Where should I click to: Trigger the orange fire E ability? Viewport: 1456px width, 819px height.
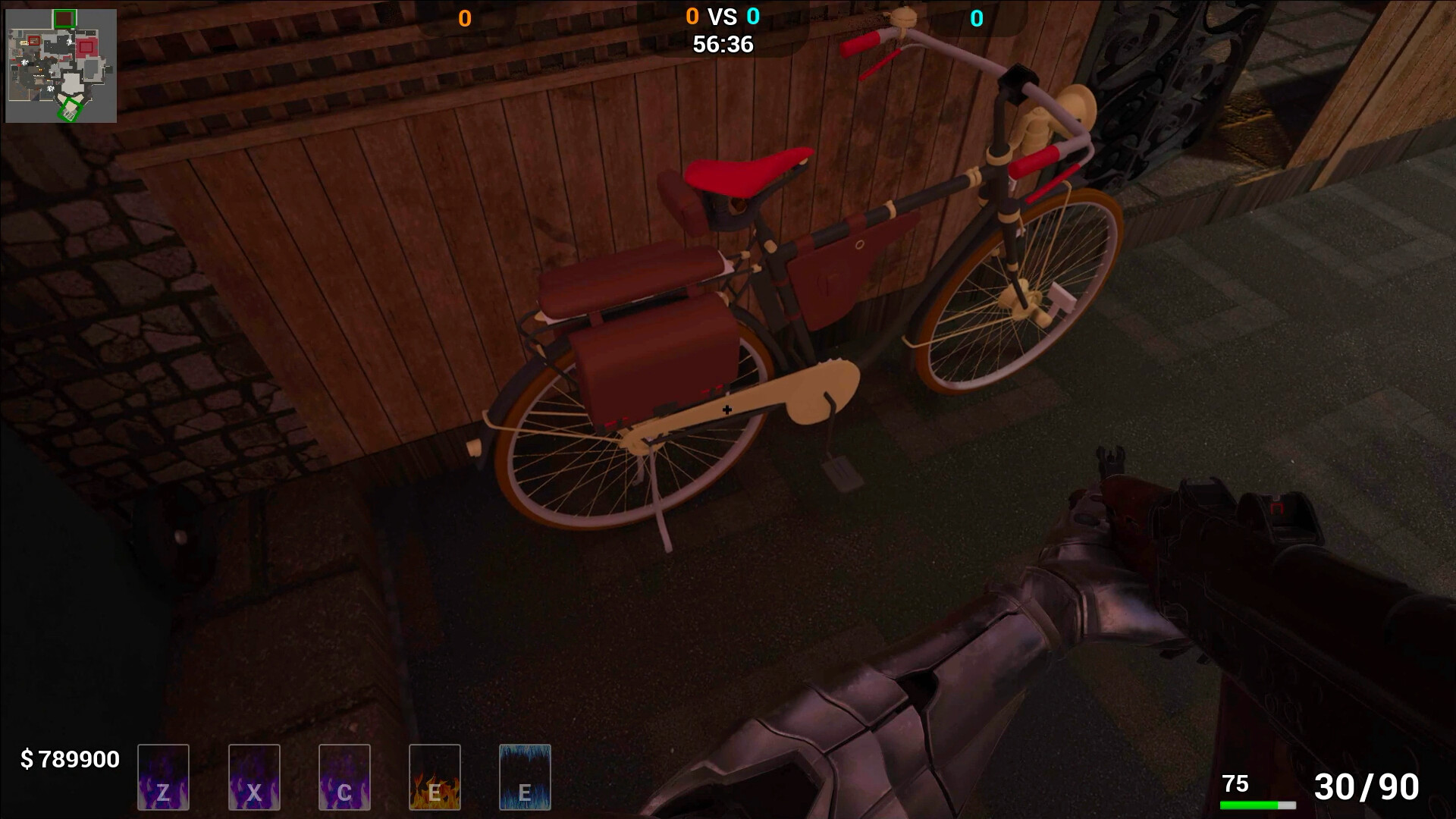click(435, 777)
